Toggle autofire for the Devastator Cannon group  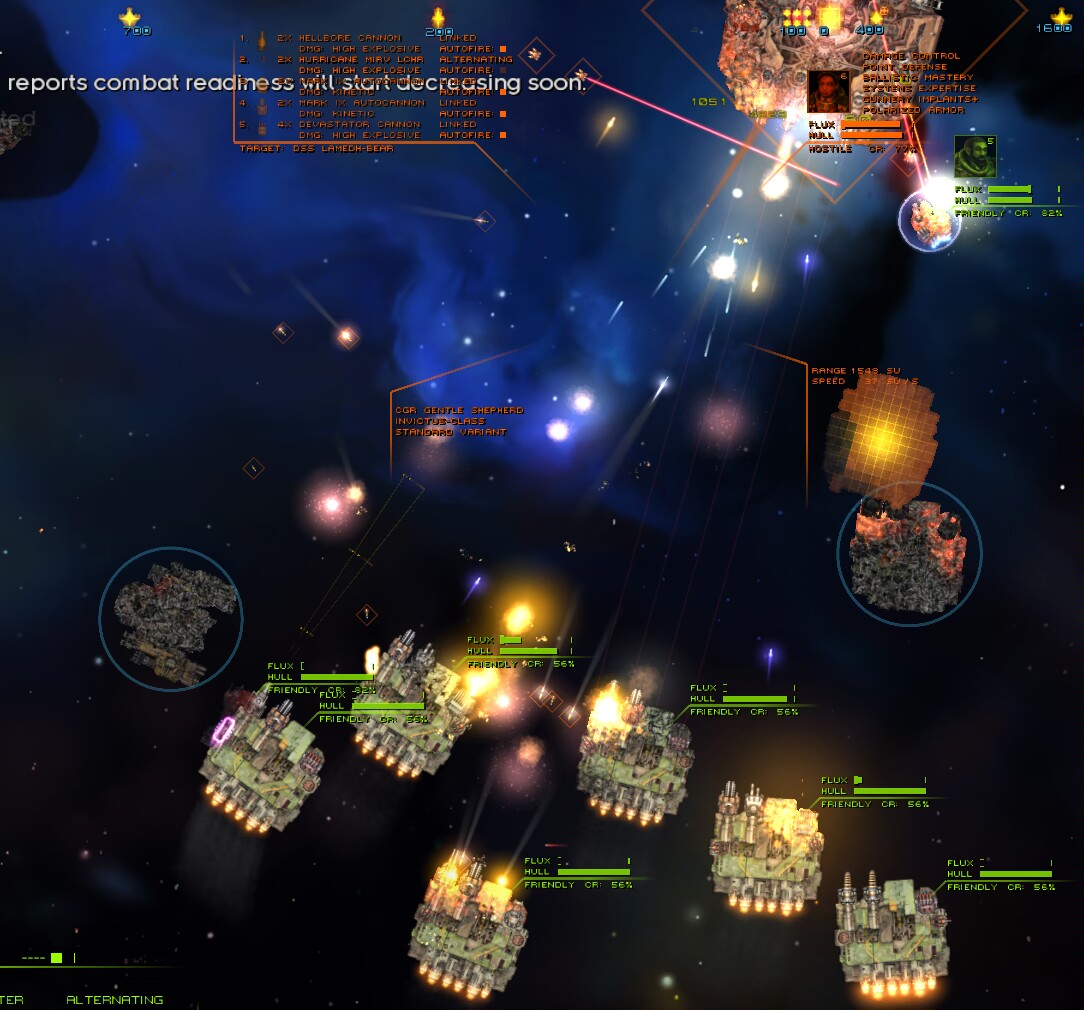point(503,135)
